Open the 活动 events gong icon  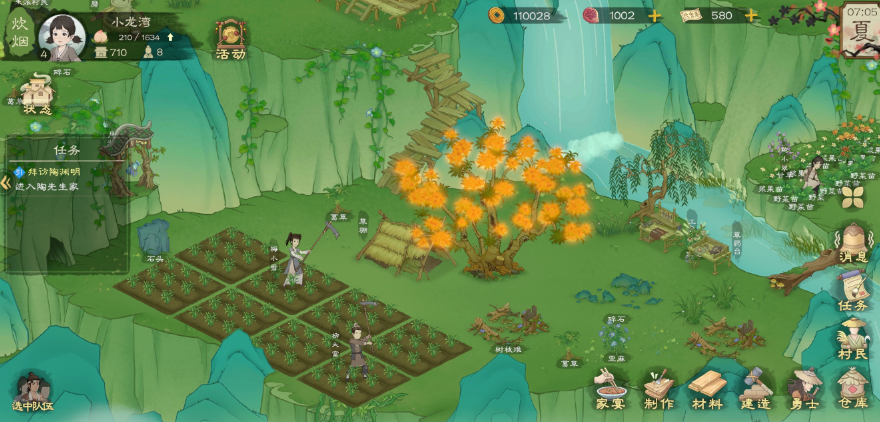click(x=231, y=40)
